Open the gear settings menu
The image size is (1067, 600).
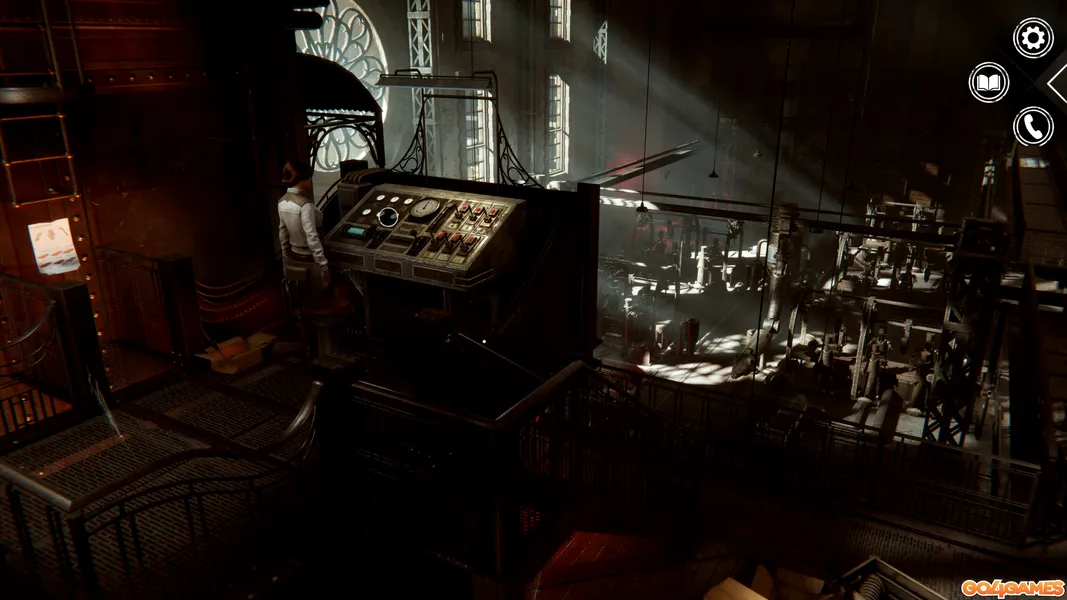(1033, 38)
